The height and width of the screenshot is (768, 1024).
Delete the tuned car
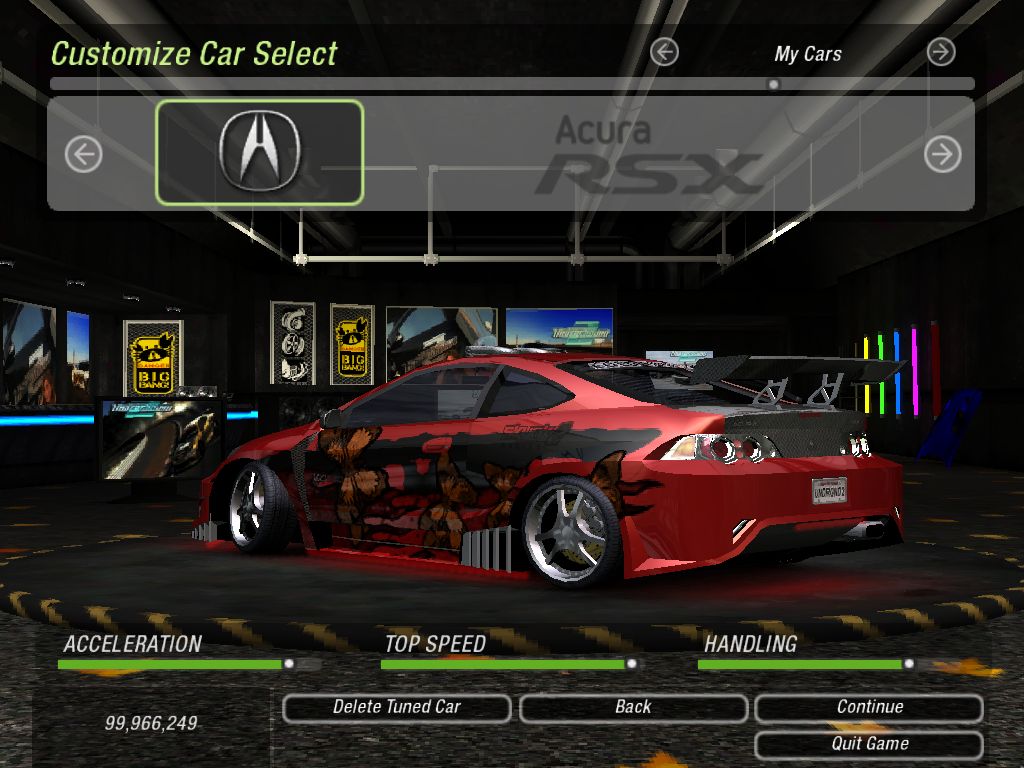coord(397,708)
